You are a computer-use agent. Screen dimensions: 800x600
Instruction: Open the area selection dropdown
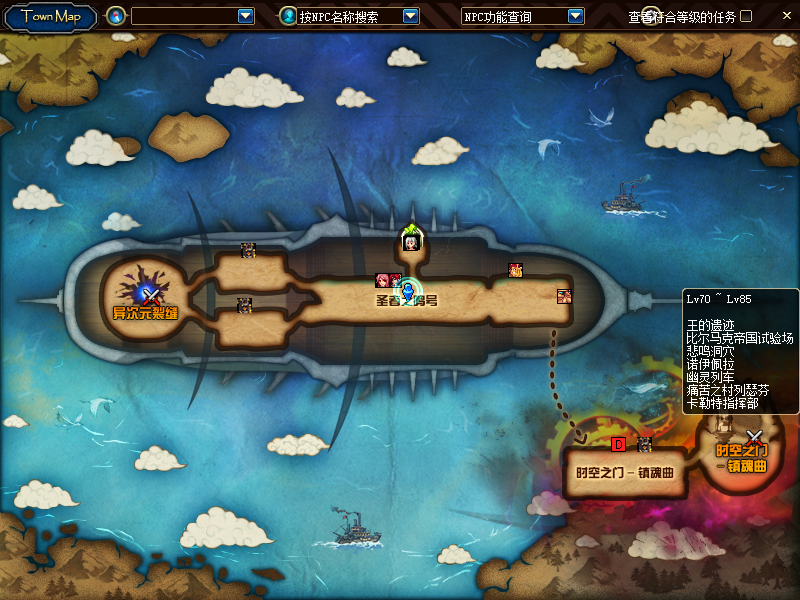pos(246,16)
